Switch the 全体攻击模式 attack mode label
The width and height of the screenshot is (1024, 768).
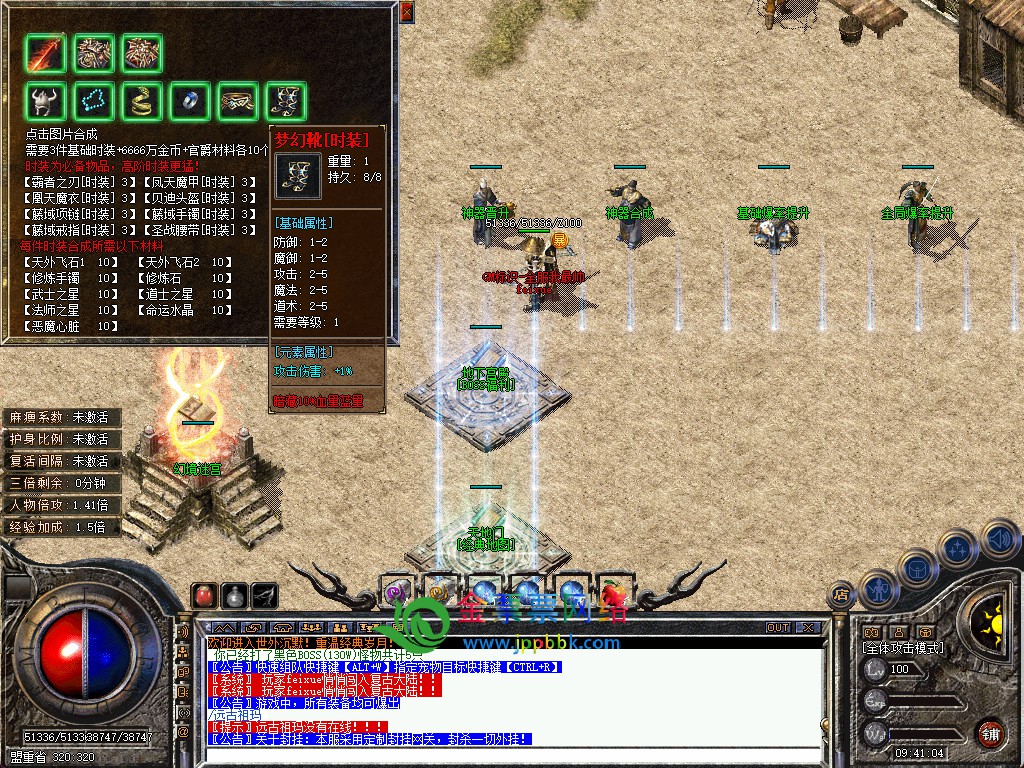903,648
